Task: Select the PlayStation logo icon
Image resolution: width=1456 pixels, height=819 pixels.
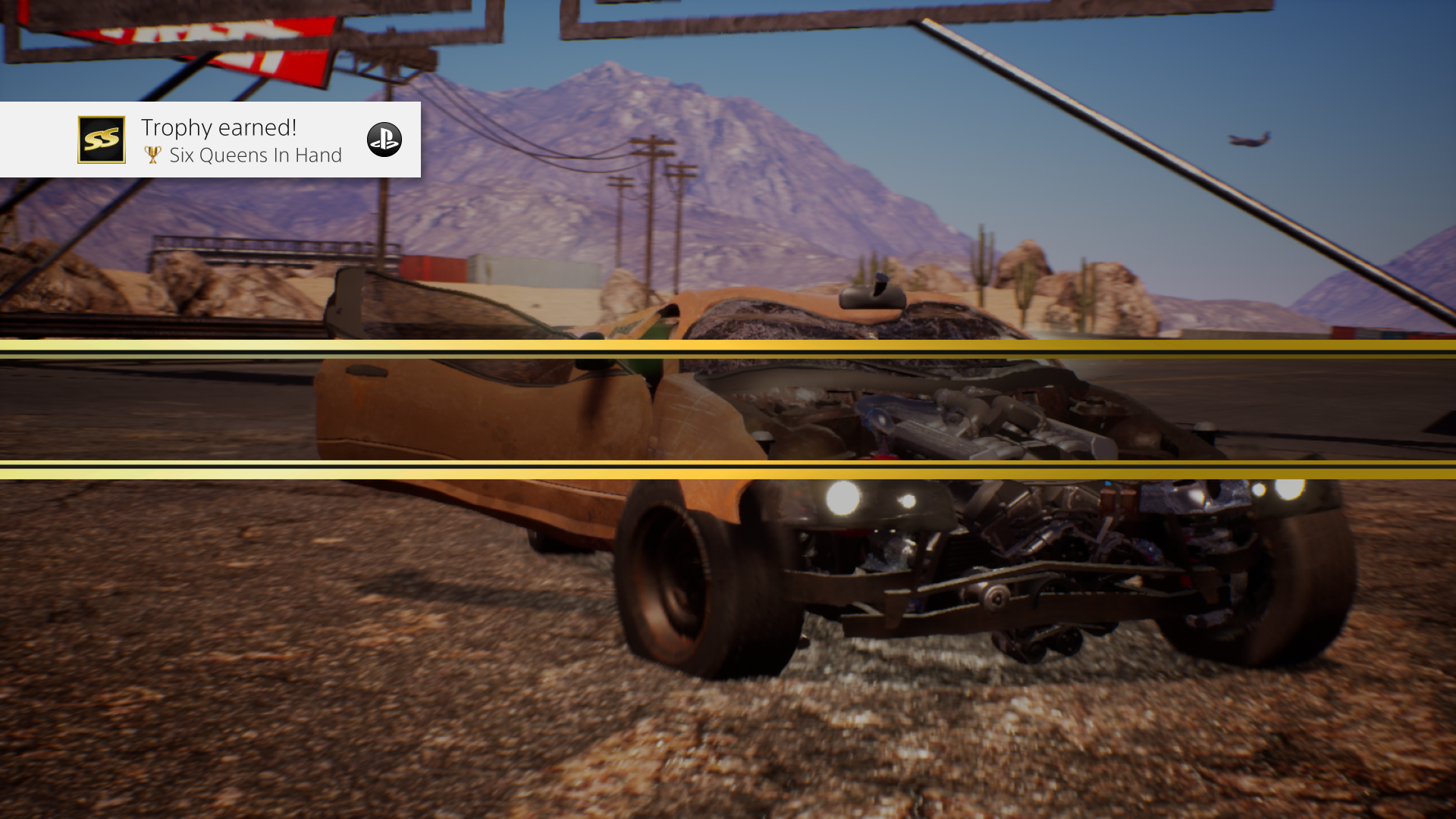Action: [x=384, y=140]
